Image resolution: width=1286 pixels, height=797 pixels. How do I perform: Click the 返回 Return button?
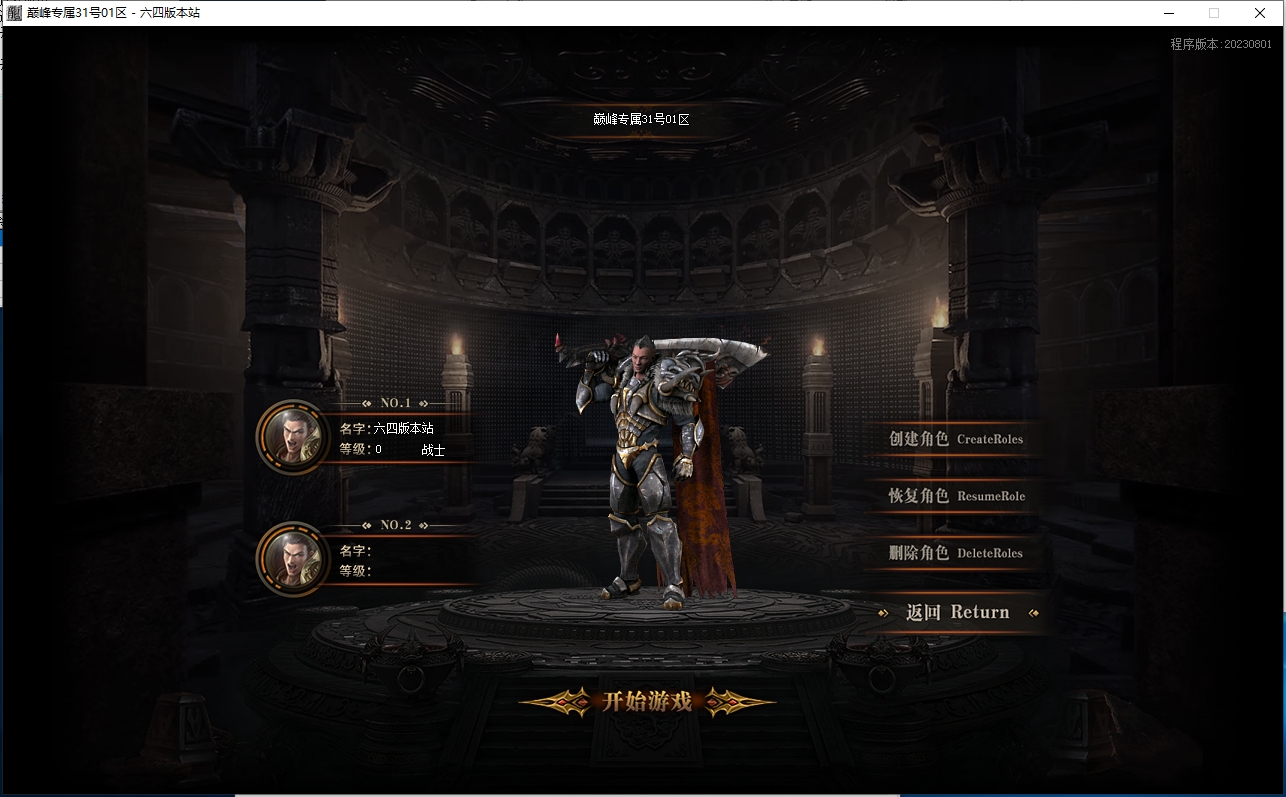click(957, 613)
